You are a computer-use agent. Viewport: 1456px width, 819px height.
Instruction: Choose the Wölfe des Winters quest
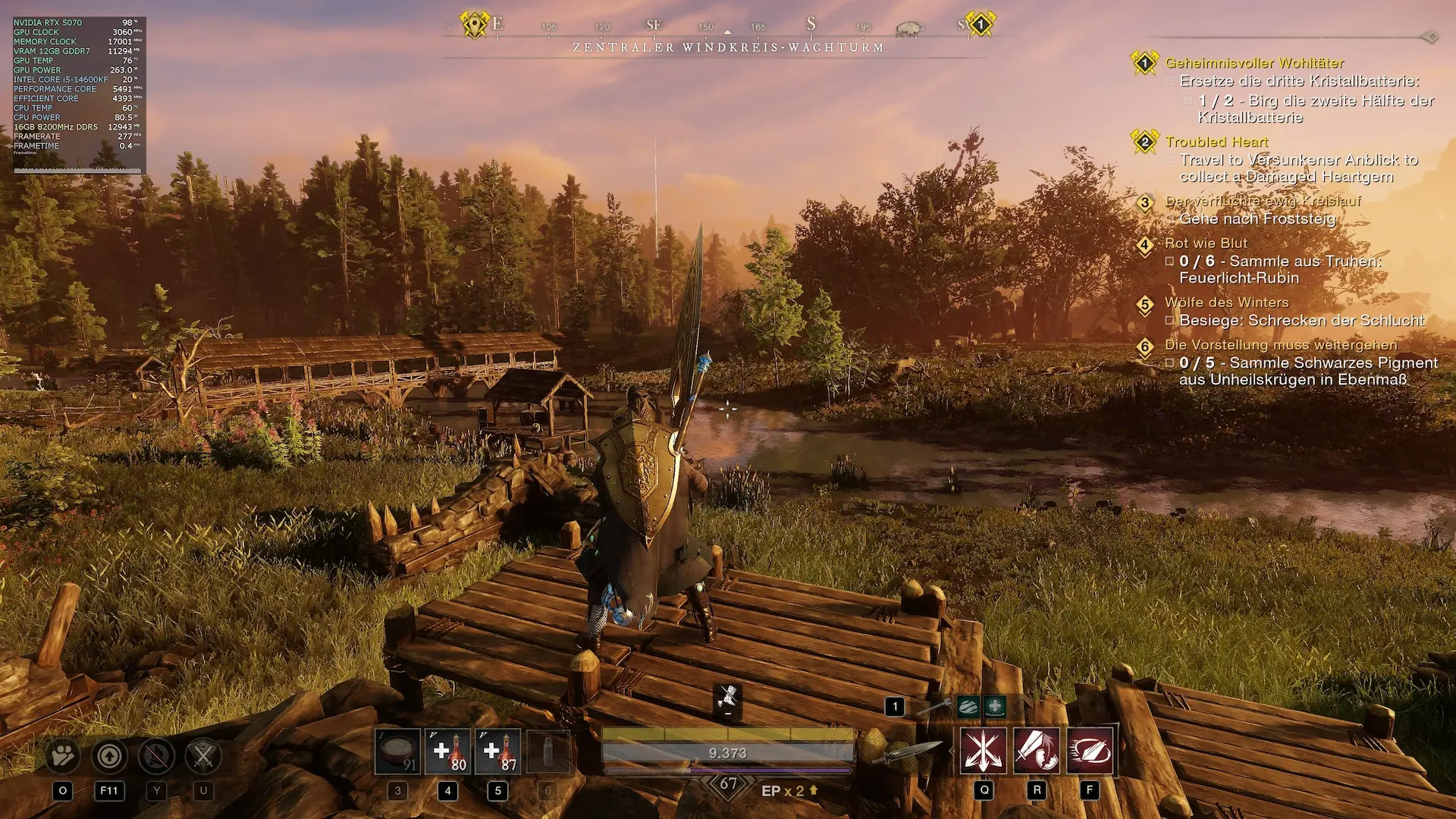1226,303
